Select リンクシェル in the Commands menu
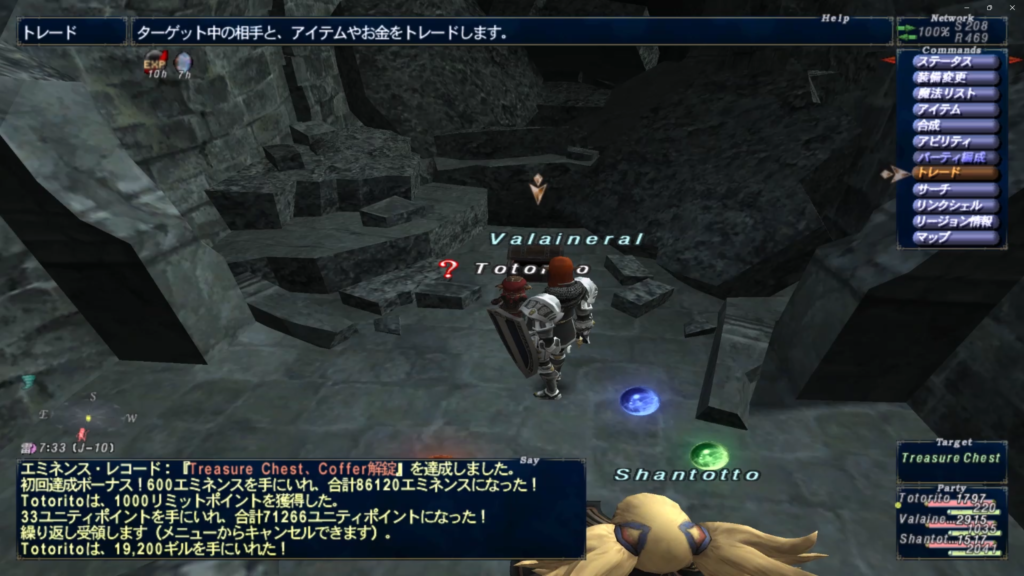The width and height of the screenshot is (1024, 576). 955,205
